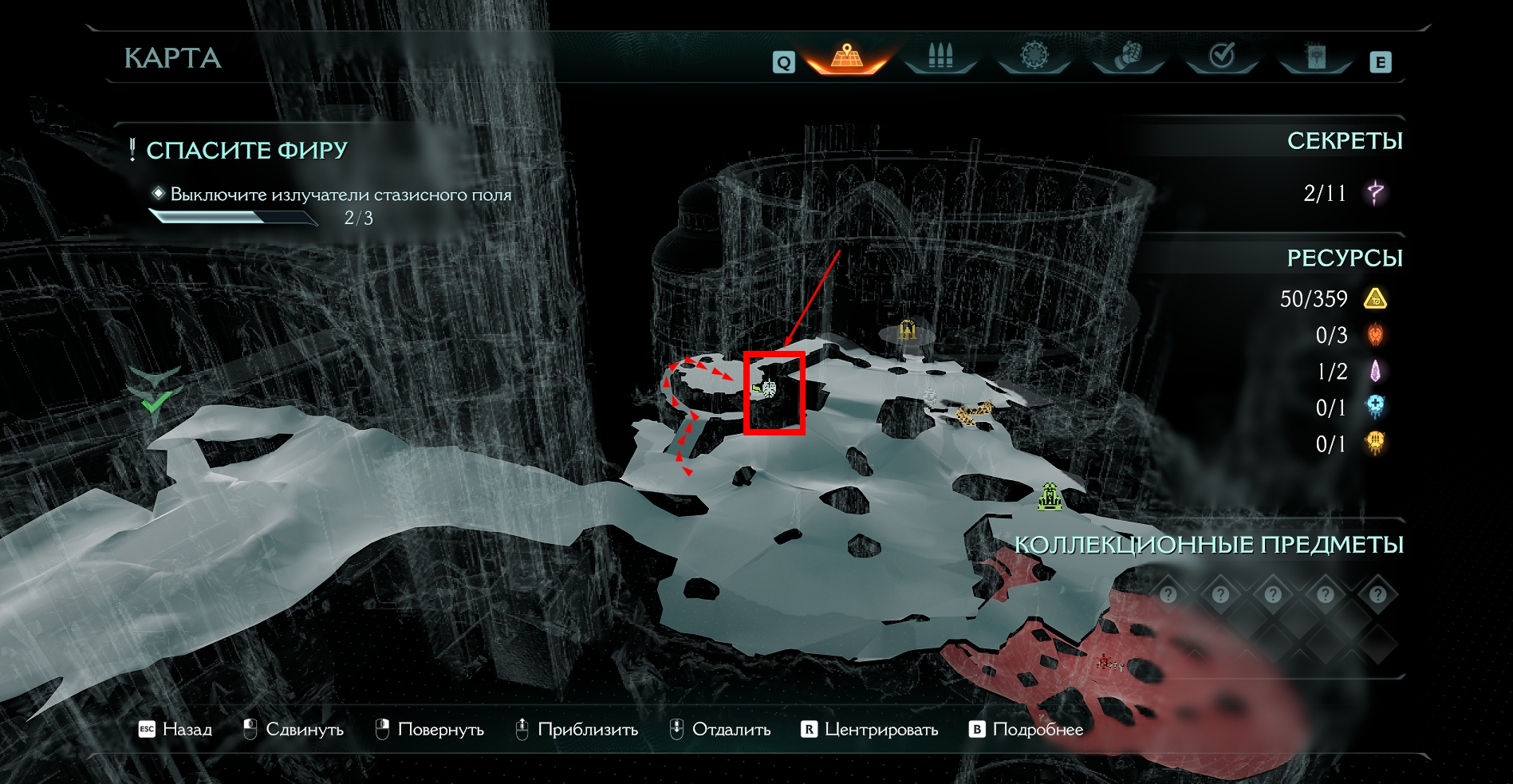Select the yellow gate marker on map
The width and height of the screenshot is (1513, 784).
tap(908, 329)
